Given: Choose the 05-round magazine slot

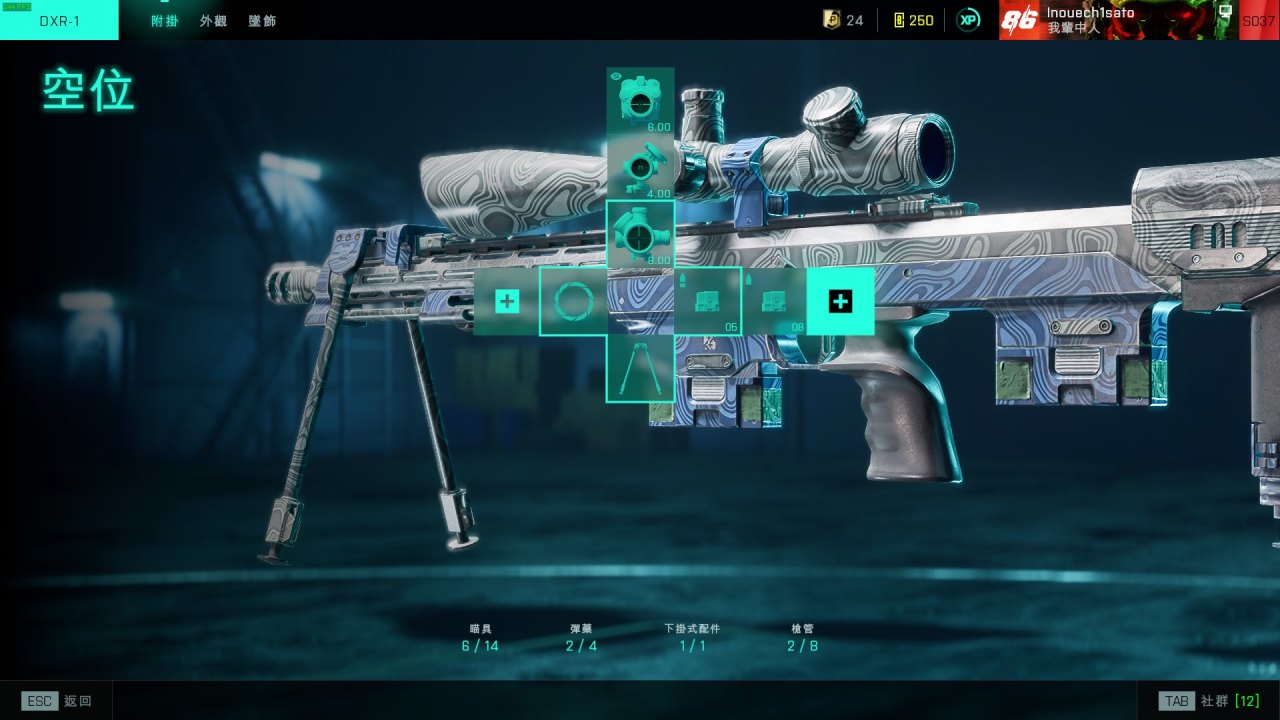Looking at the screenshot, I should click(x=708, y=301).
